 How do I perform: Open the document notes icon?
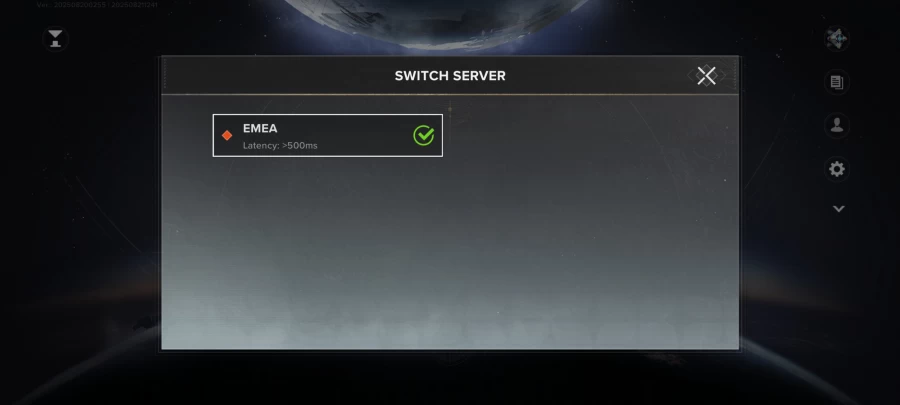click(x=837, y=83)
